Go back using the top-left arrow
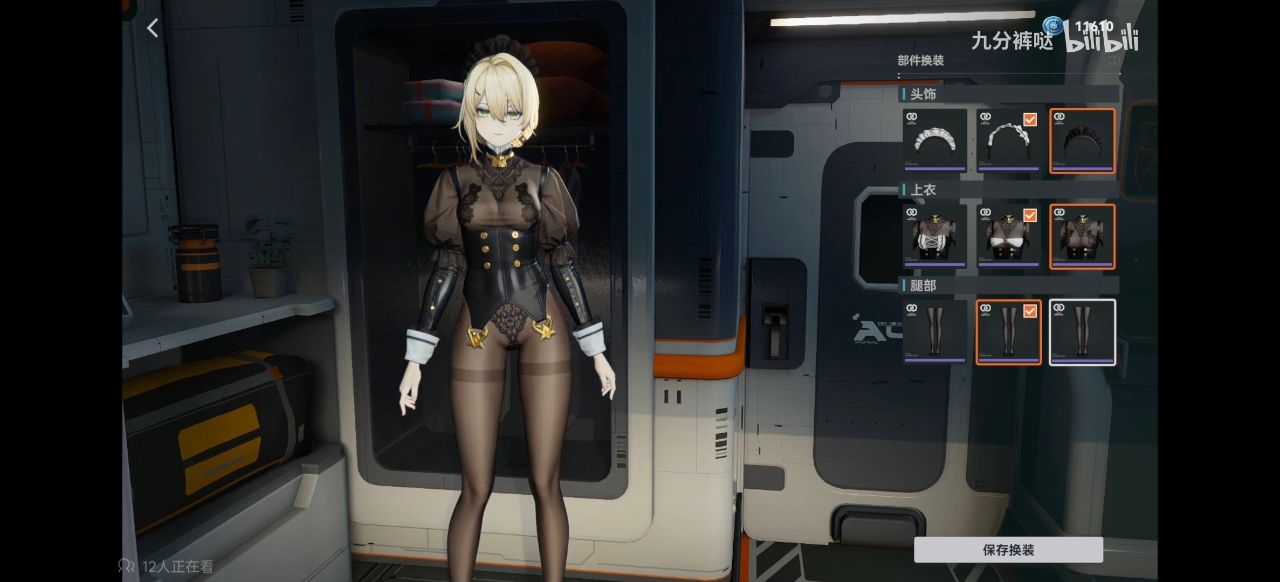Screen dimensions: 1280x582 (152, 29)
